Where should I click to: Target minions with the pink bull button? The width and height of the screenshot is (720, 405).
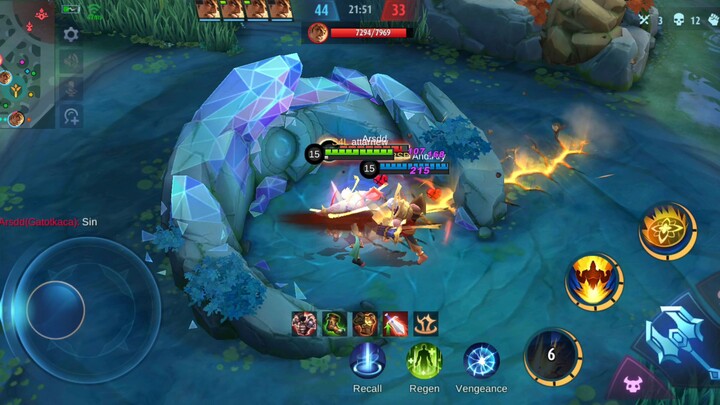[x=632, y=384]
